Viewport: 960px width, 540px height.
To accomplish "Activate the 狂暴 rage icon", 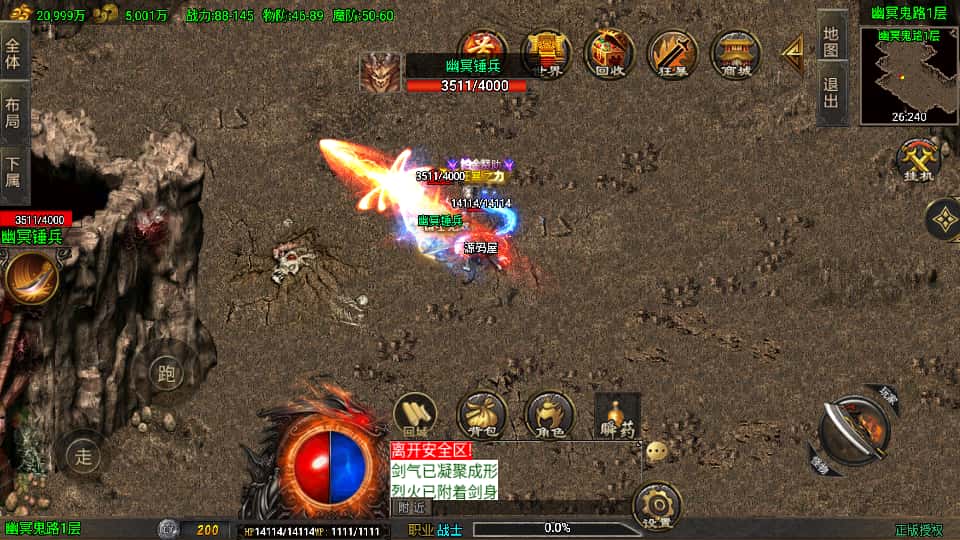I will click(x=672, y=53).
